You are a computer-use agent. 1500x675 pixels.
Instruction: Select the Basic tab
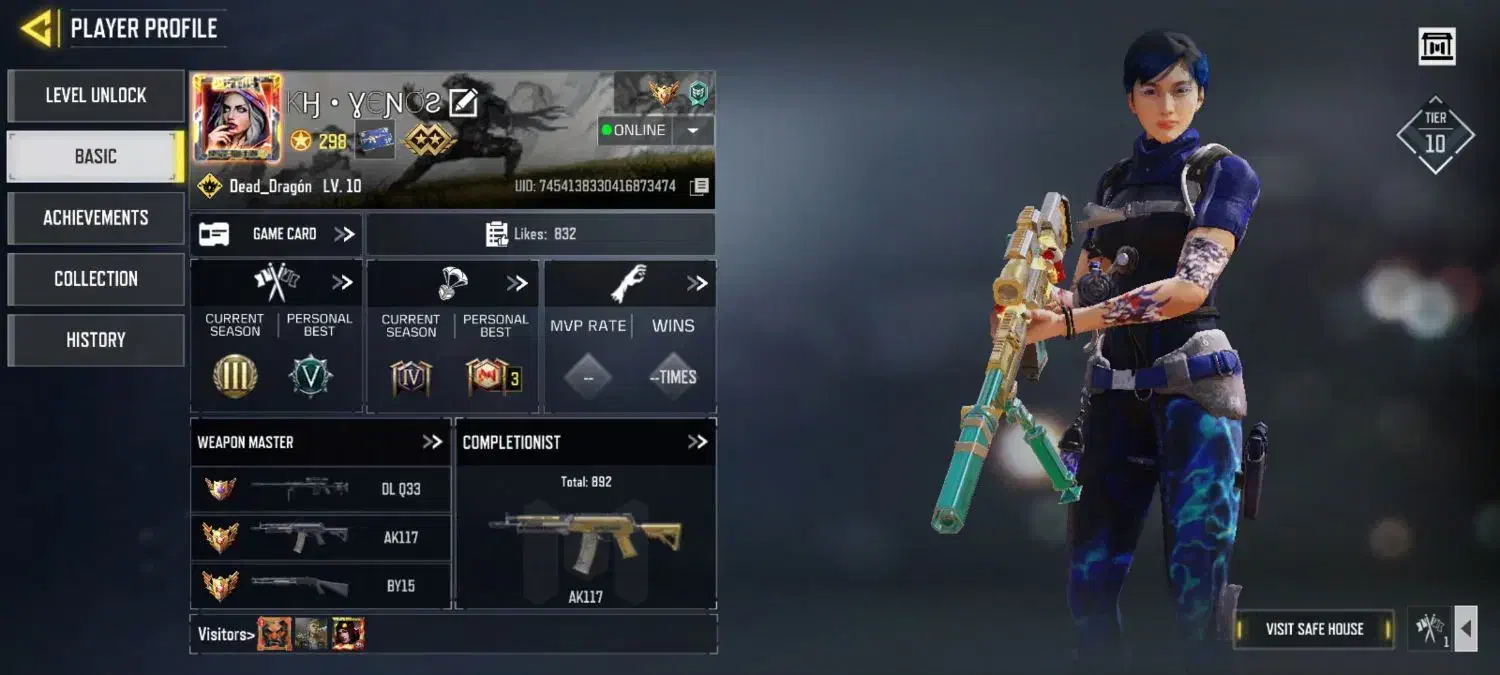[x=96, y=157]
